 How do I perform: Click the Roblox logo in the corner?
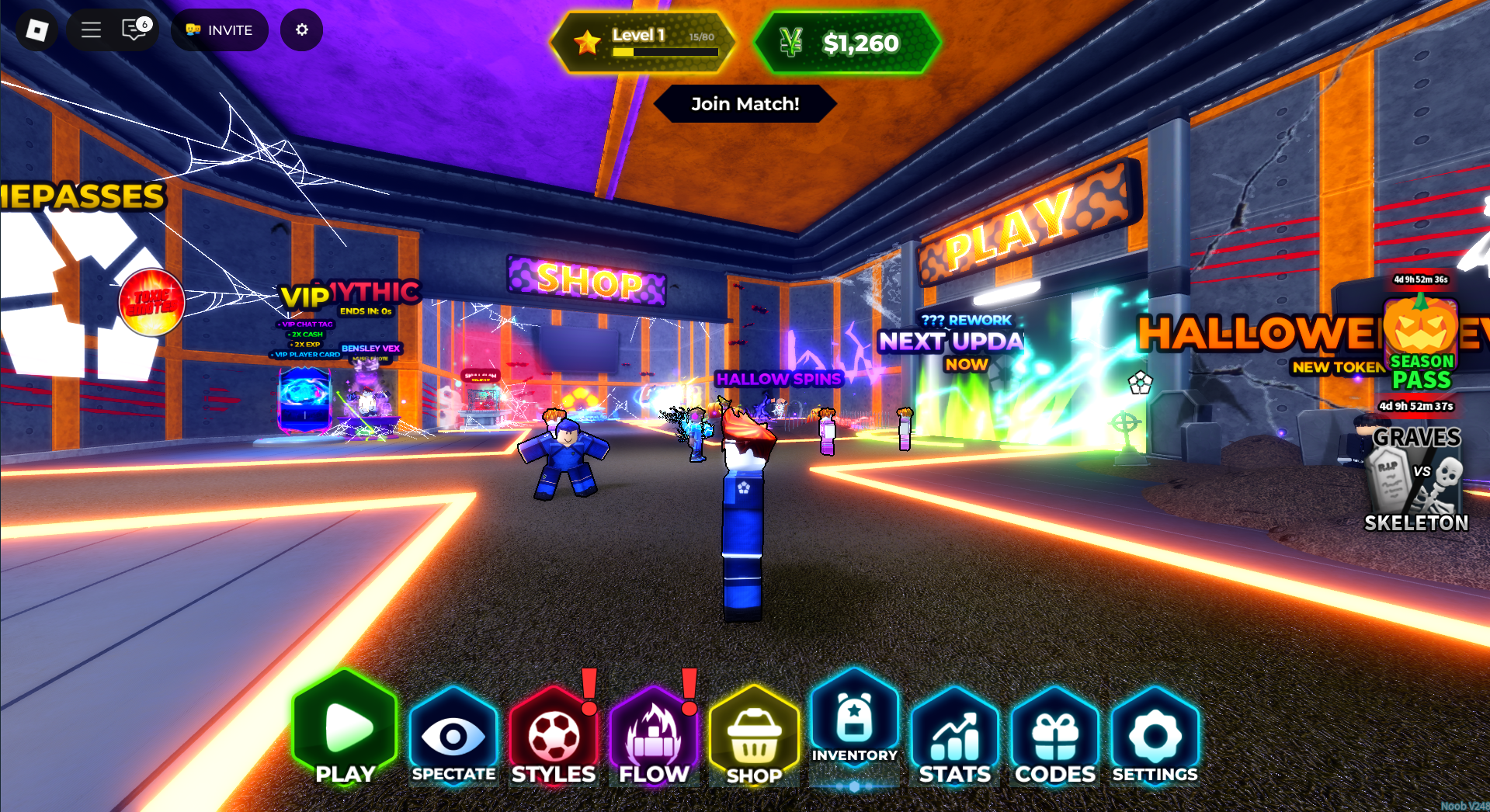point(36,29)
